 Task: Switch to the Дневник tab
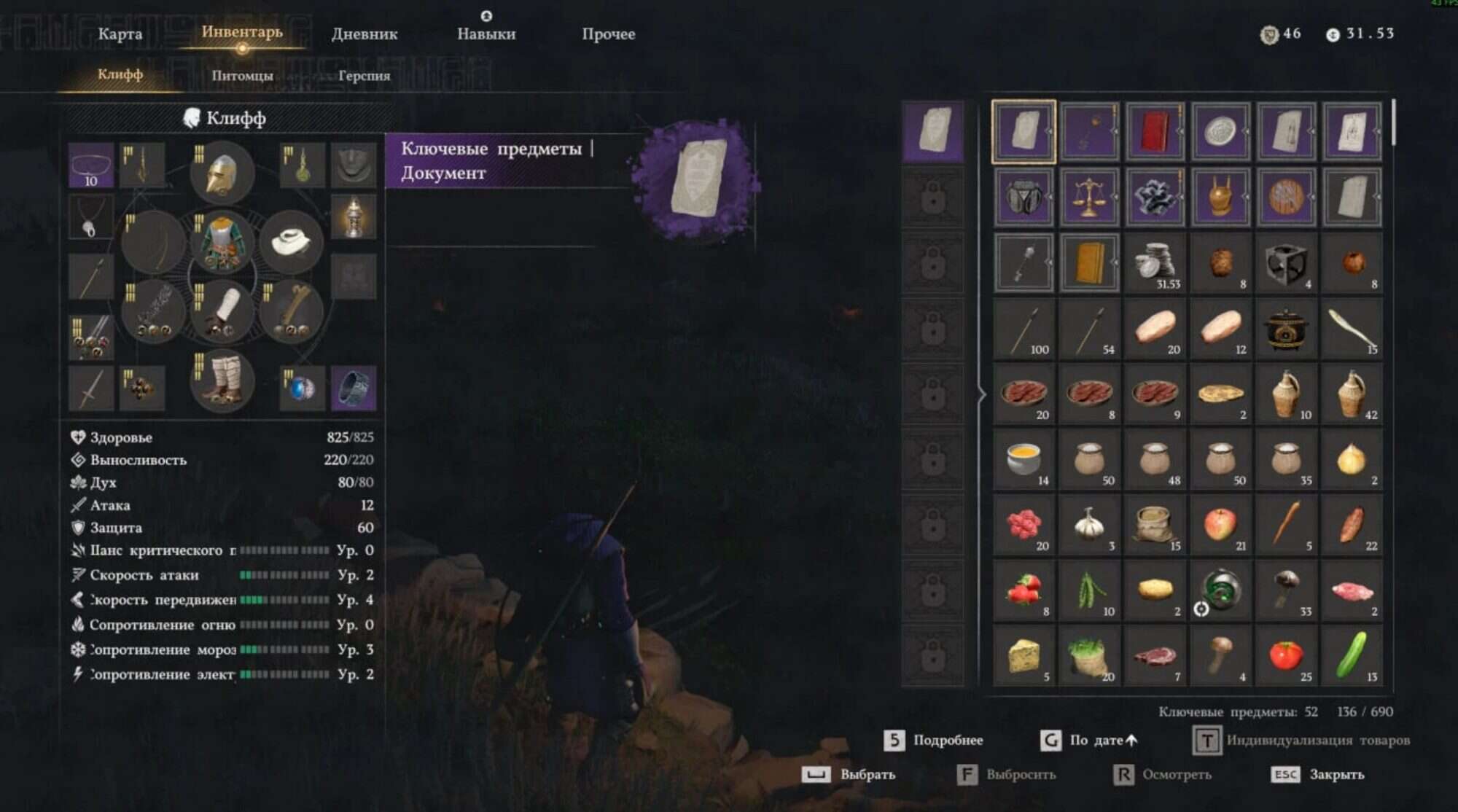point(365,34)
